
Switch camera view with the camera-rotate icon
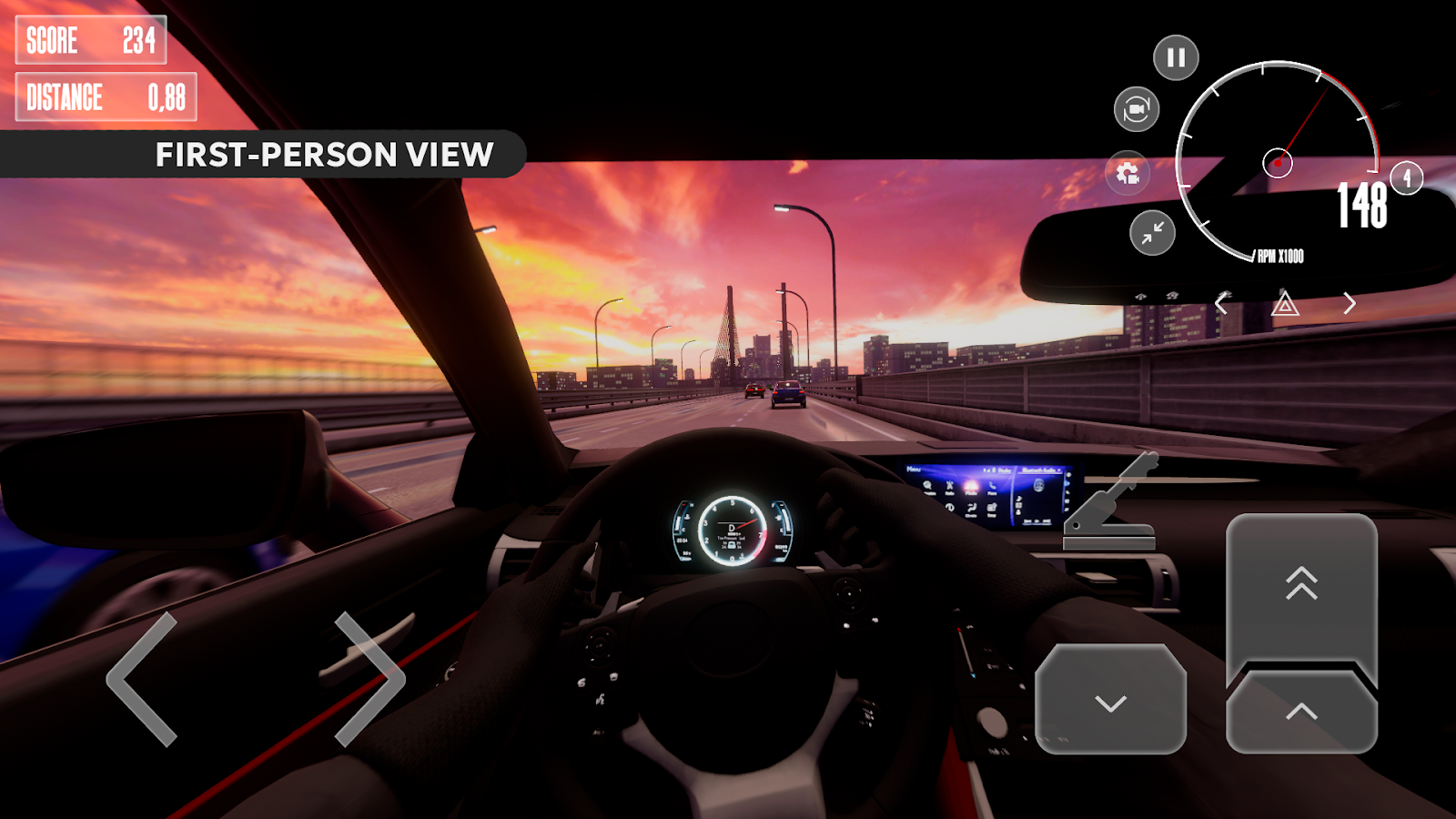pos(1136,110)
